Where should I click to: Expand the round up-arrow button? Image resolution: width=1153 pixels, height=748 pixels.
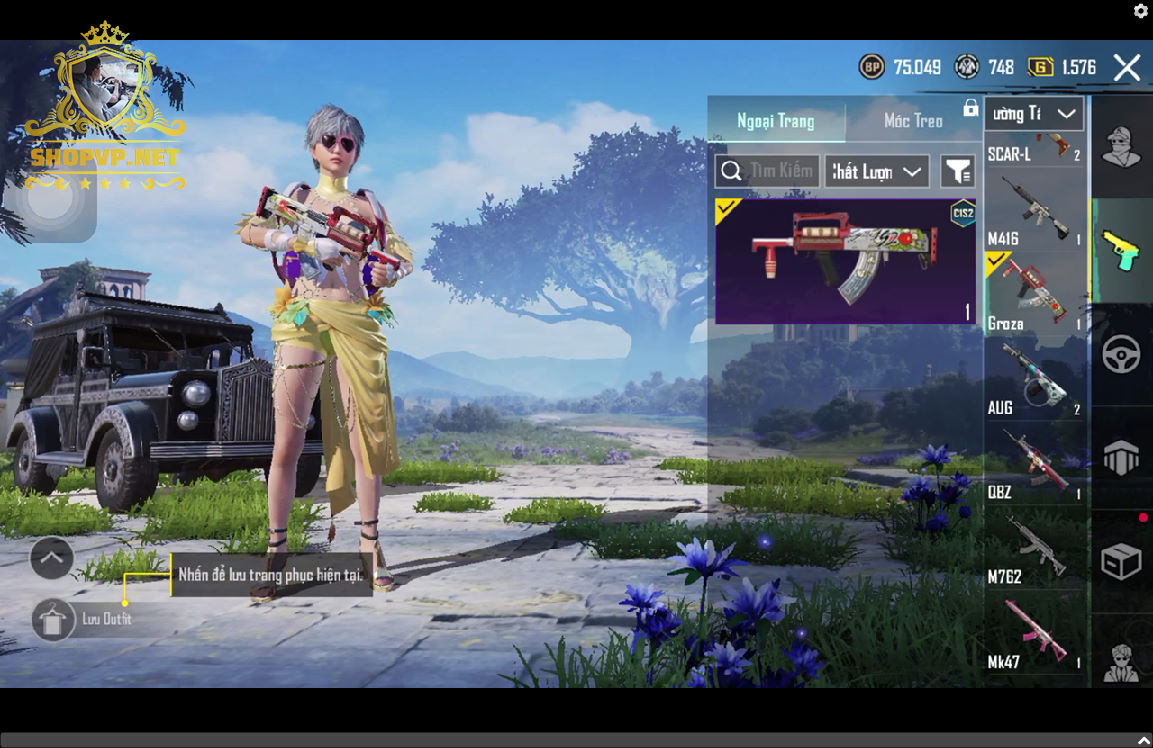[x=52, y=558]
